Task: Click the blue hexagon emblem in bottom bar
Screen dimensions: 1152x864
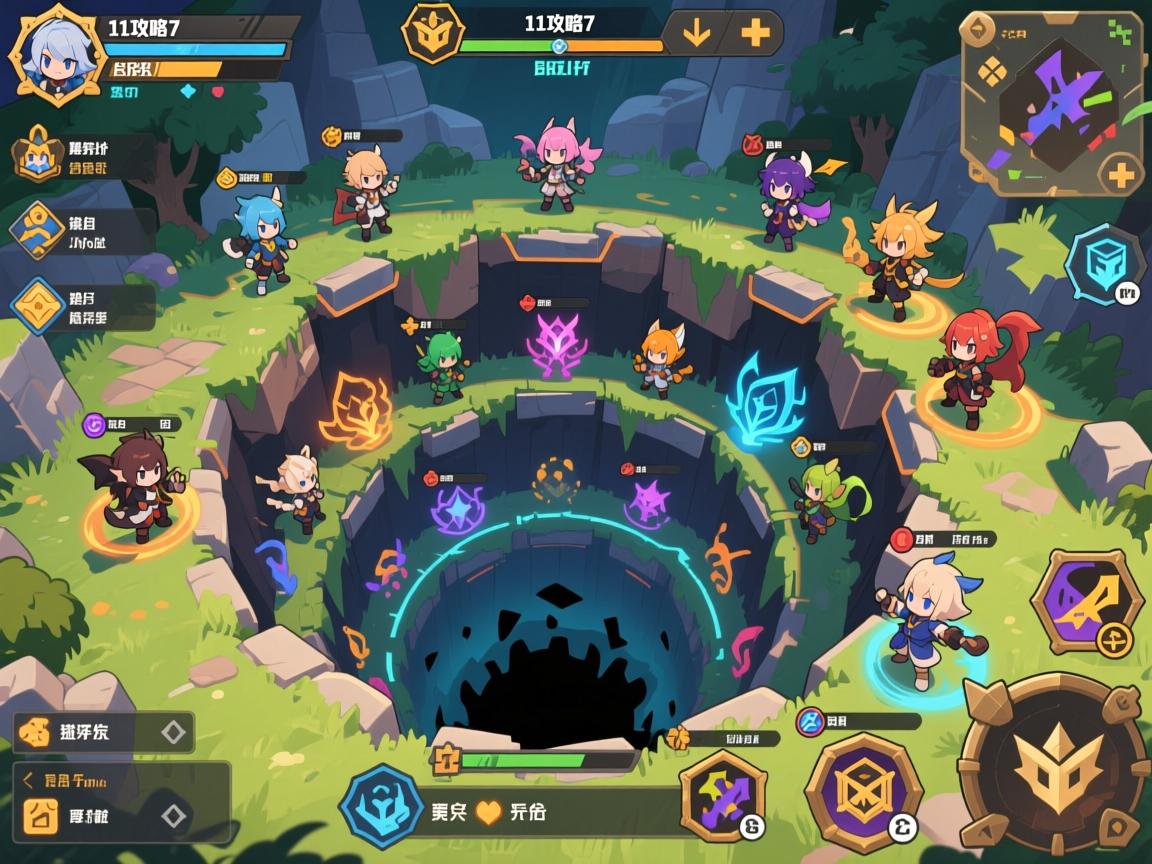Action: [380, 806]
